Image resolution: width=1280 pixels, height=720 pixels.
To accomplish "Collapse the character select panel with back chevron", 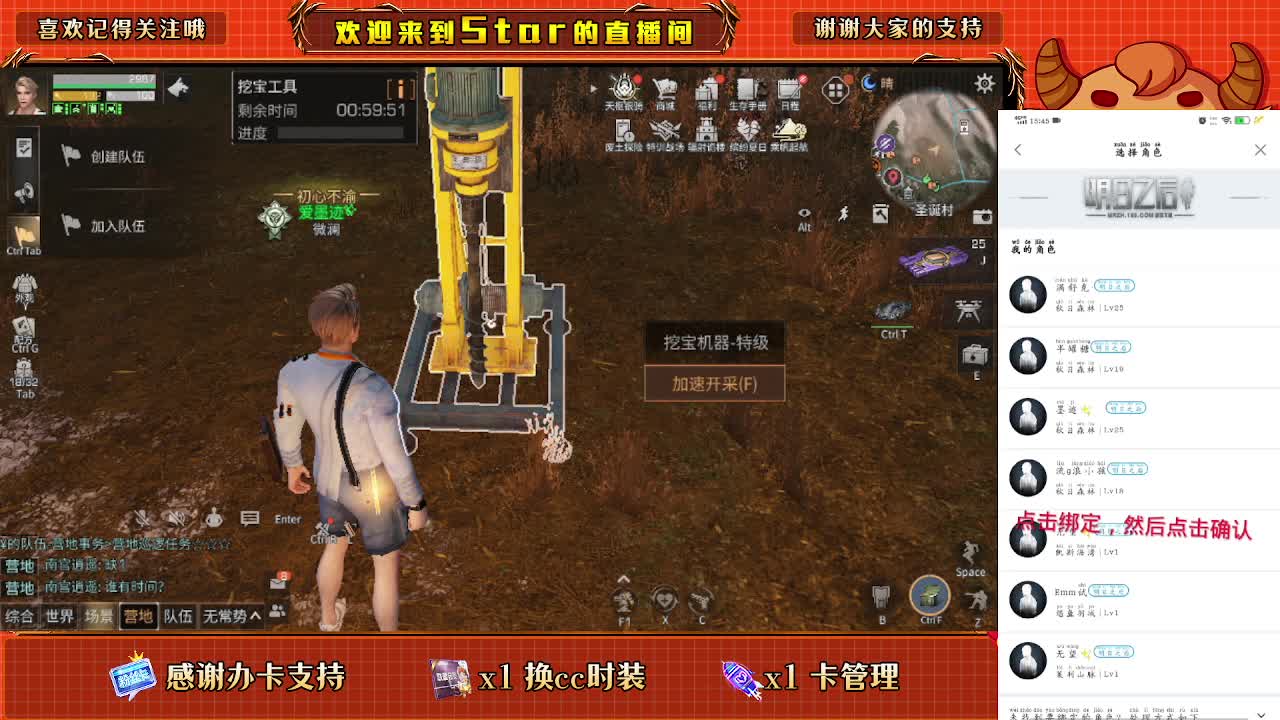I will (x=1019, y=150).
